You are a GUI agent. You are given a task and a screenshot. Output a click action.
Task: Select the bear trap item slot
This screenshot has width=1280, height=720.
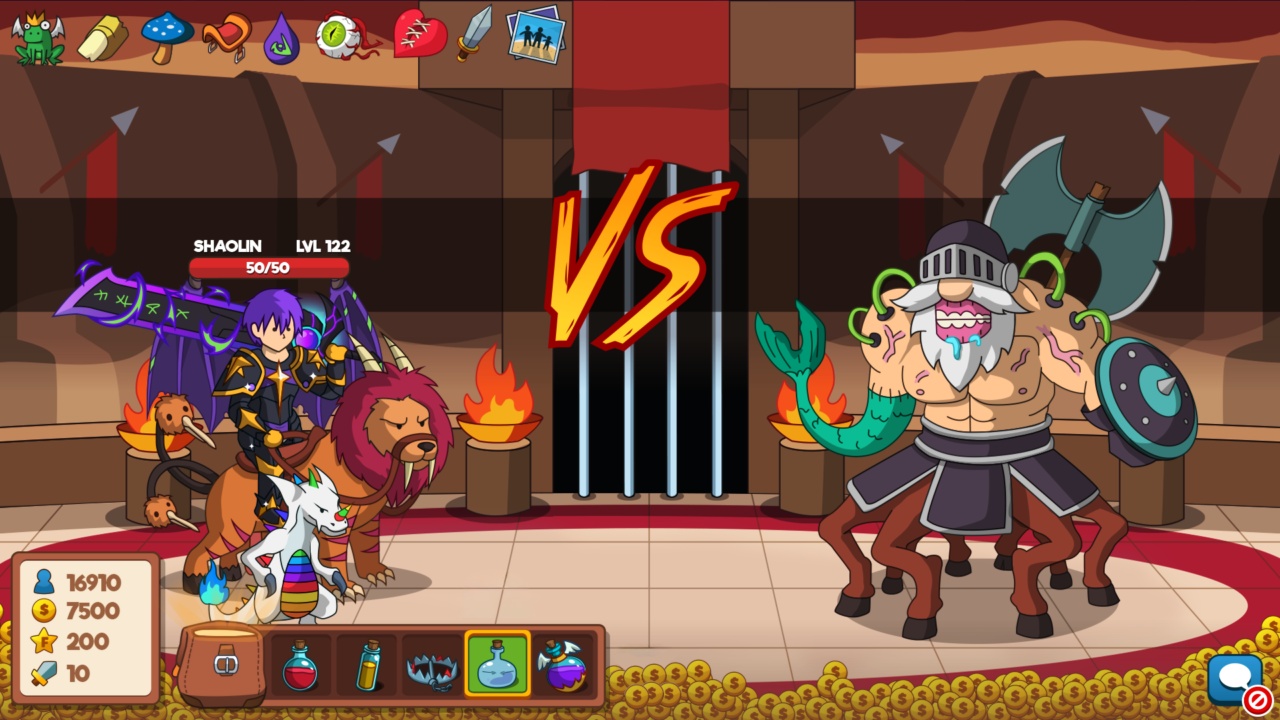click(x=430, y=668)
